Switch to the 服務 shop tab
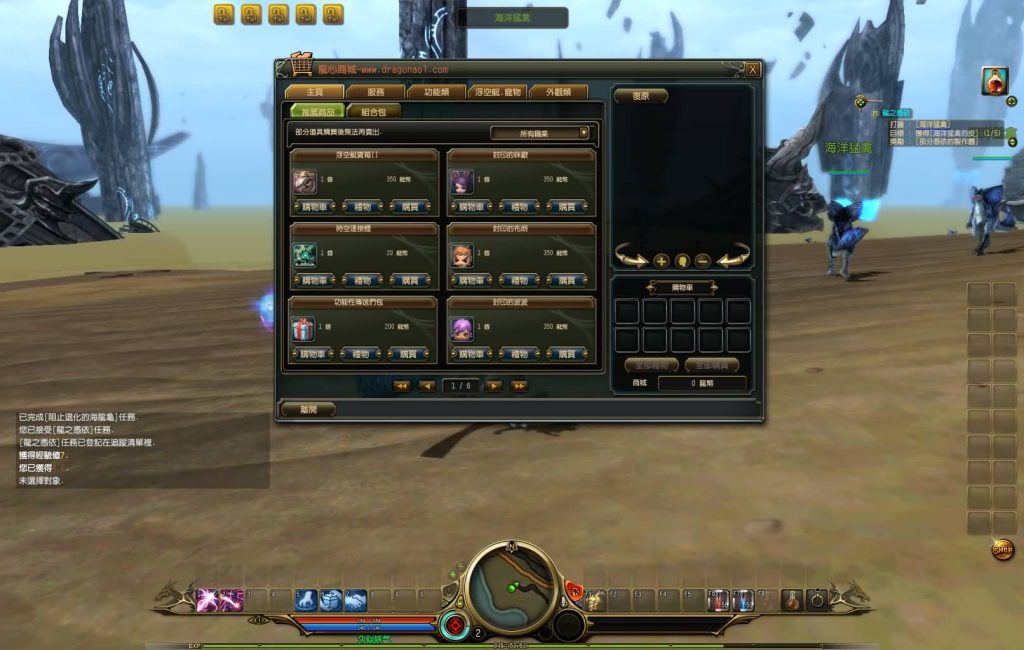 coord(377,92)
